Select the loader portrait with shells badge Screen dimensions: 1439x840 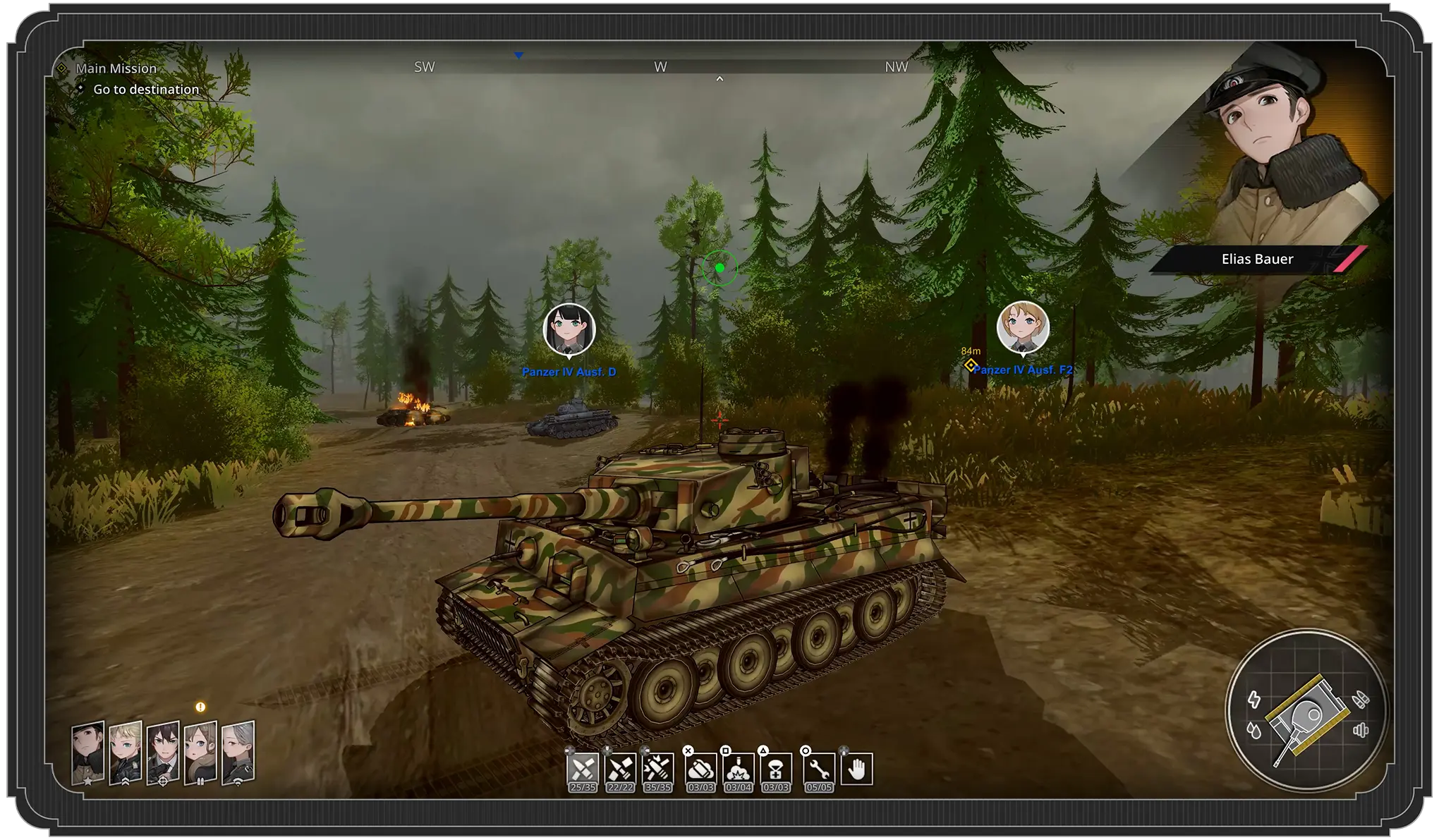point(200,753)
